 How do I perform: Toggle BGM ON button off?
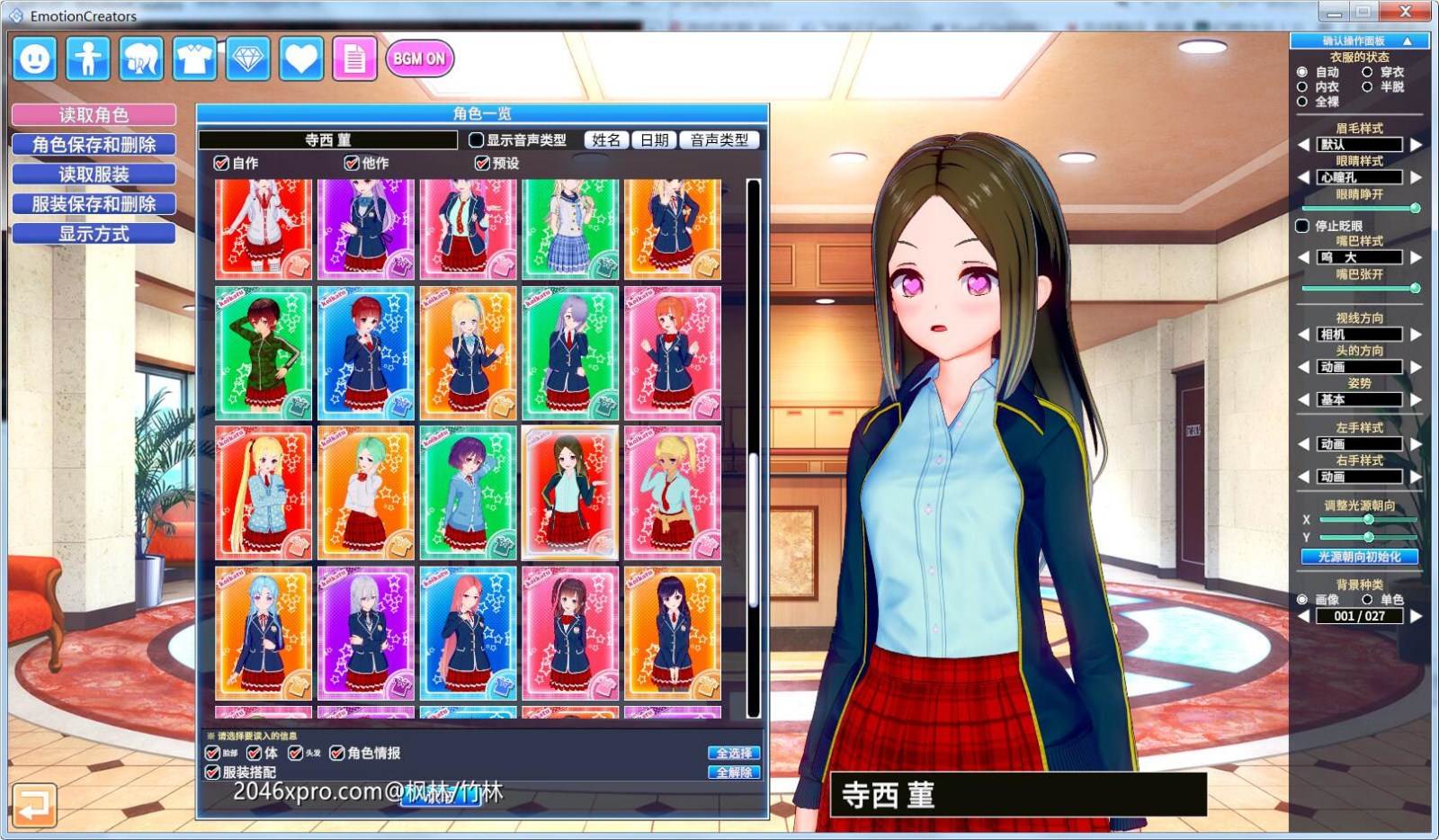click(x=419, y=58)
